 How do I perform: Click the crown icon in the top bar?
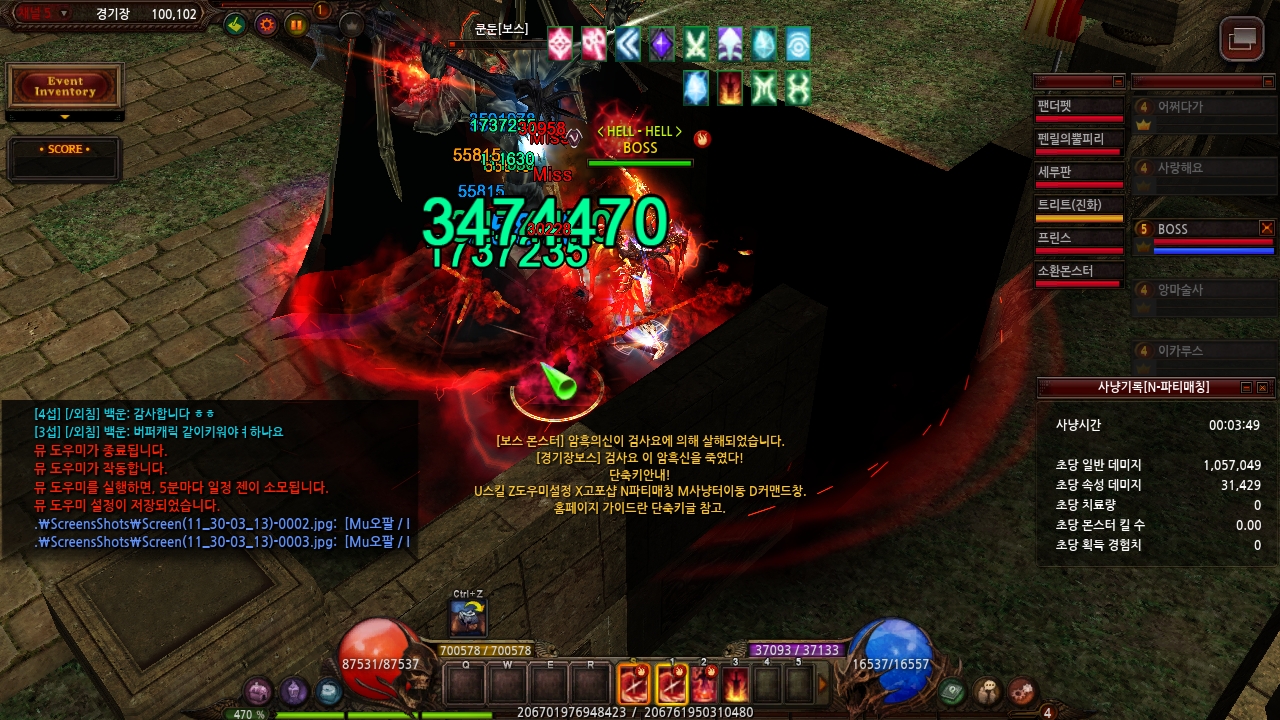tap(352, 25)
